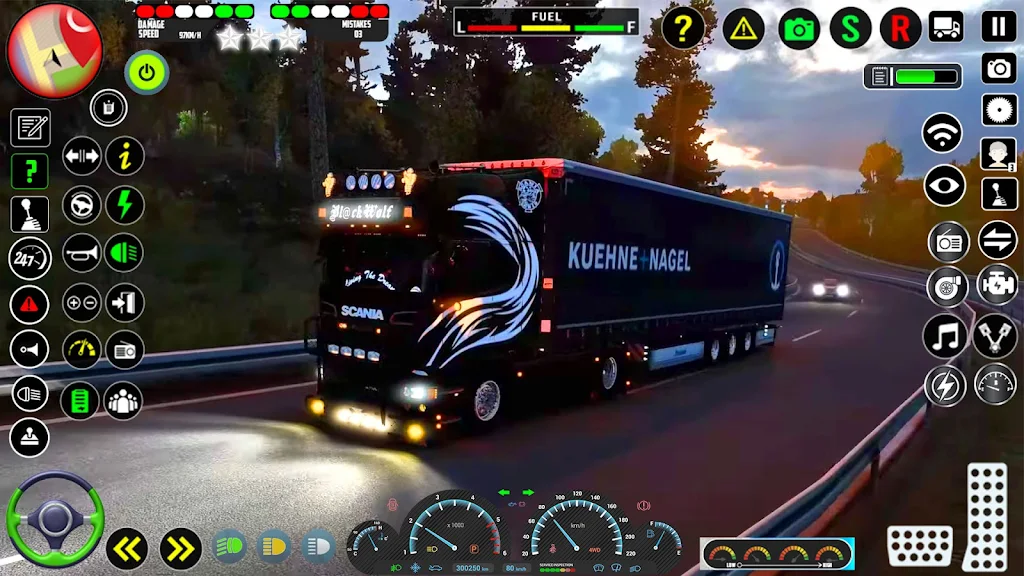This screenshot has height=576, width=1024.
Task: Tap the green camera icon
Action: [799, 28]
